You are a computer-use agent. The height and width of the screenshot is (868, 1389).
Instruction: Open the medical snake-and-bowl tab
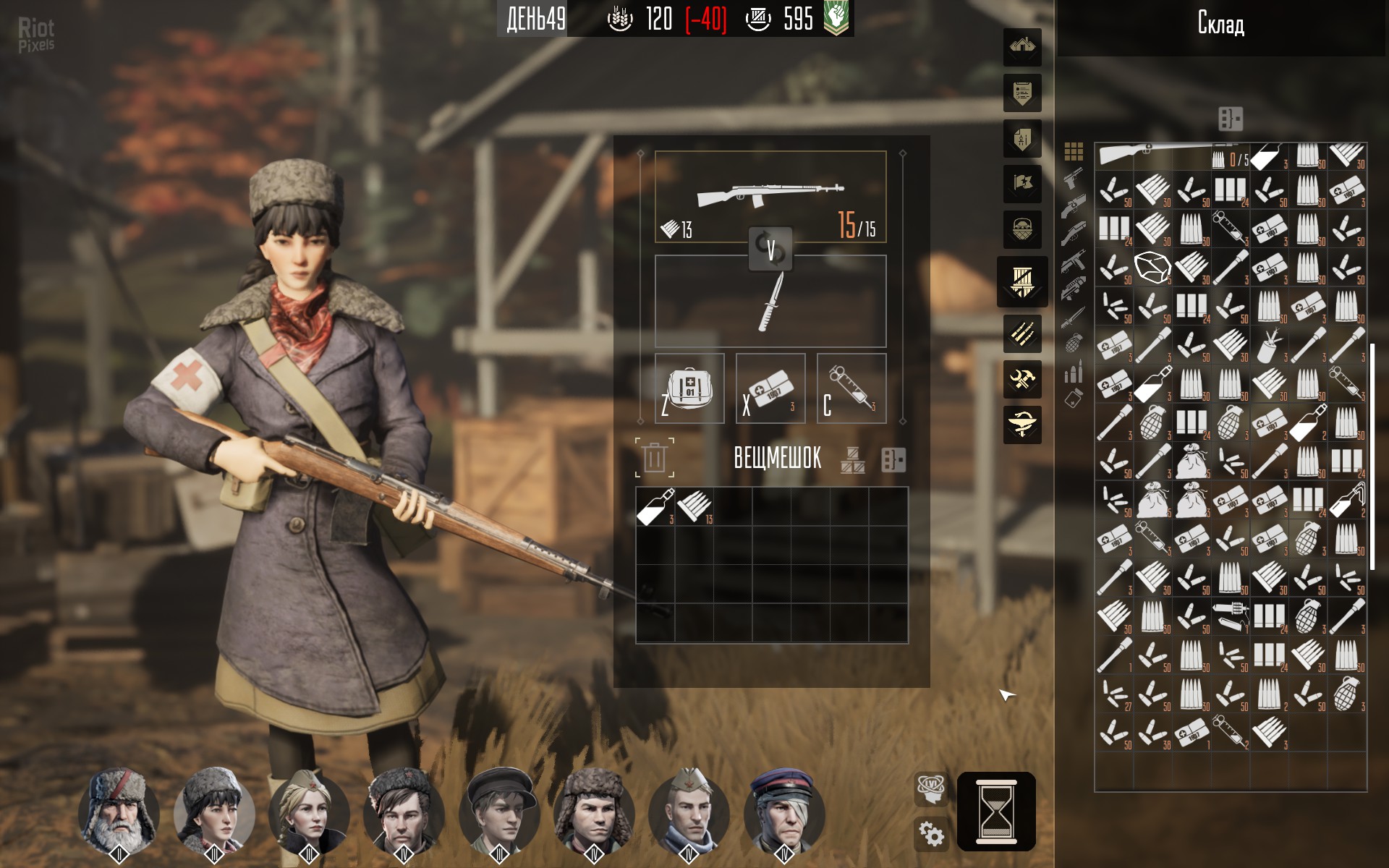tap(1022, 424)
